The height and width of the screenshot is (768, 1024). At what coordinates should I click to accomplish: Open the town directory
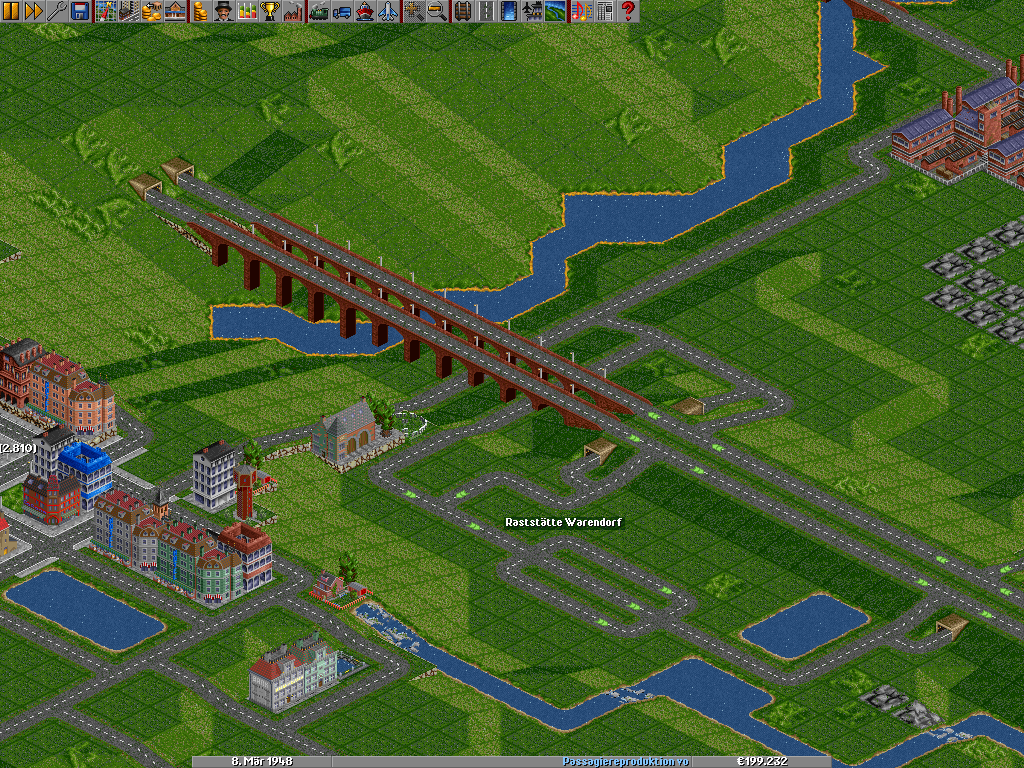coord(129,11)
